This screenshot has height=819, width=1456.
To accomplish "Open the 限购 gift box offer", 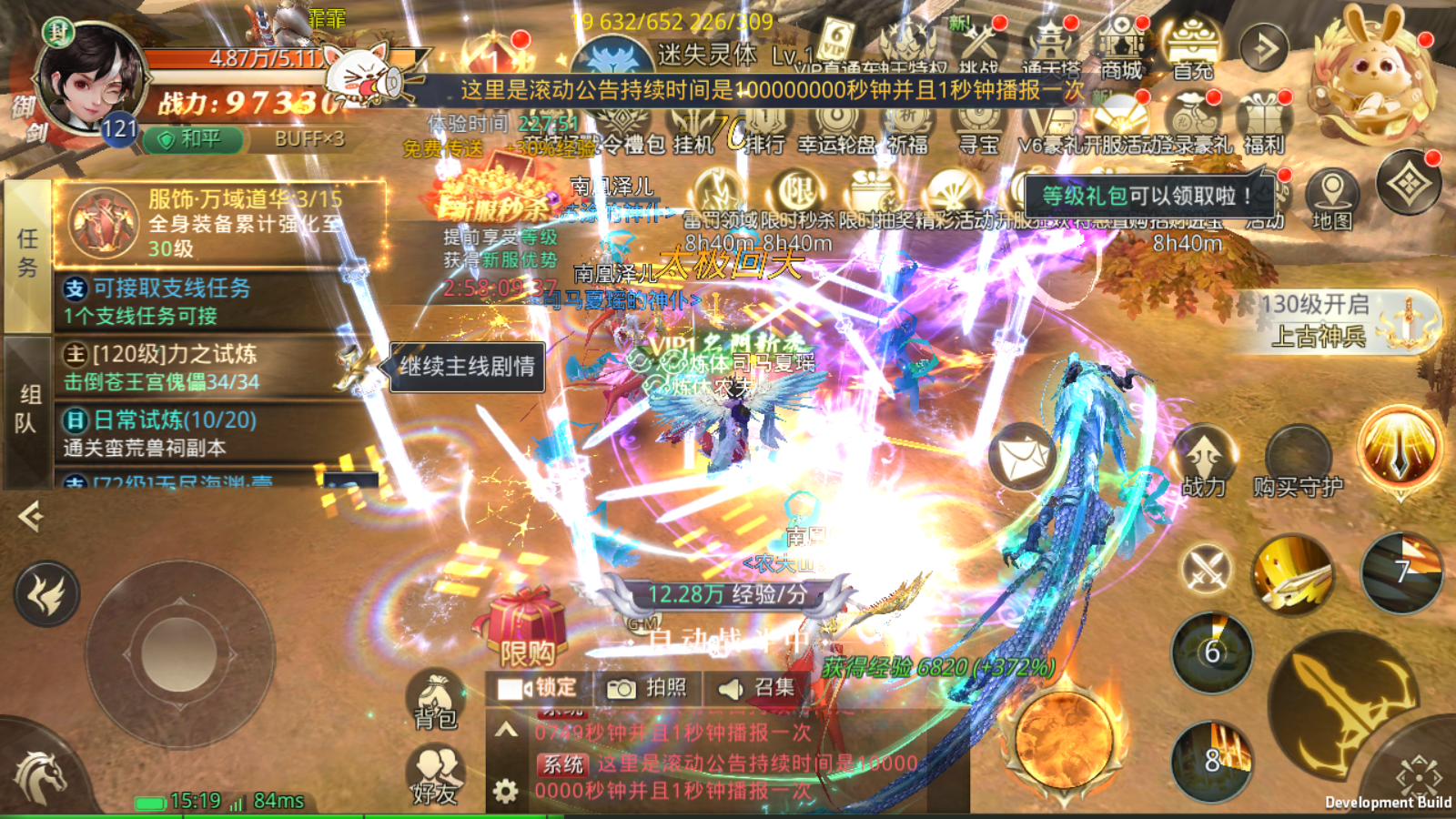I will (525, 630).
